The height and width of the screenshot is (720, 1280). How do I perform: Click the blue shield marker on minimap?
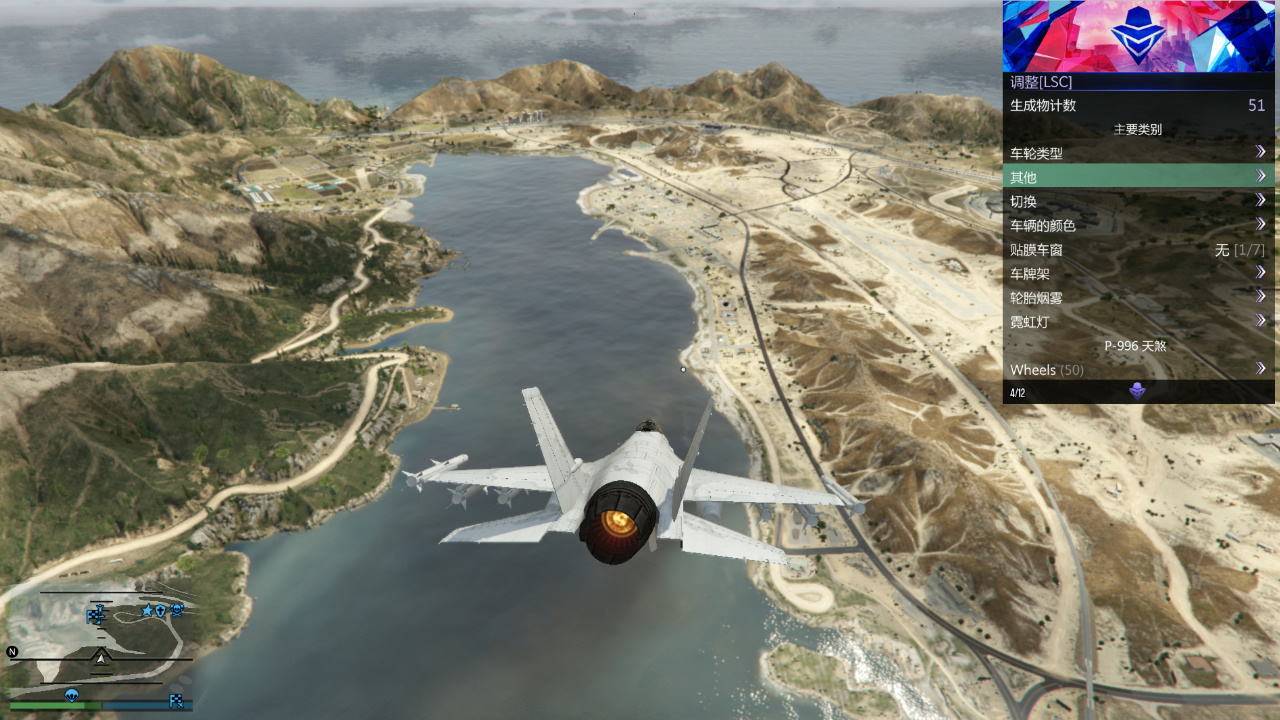click(x=161, y=610)
